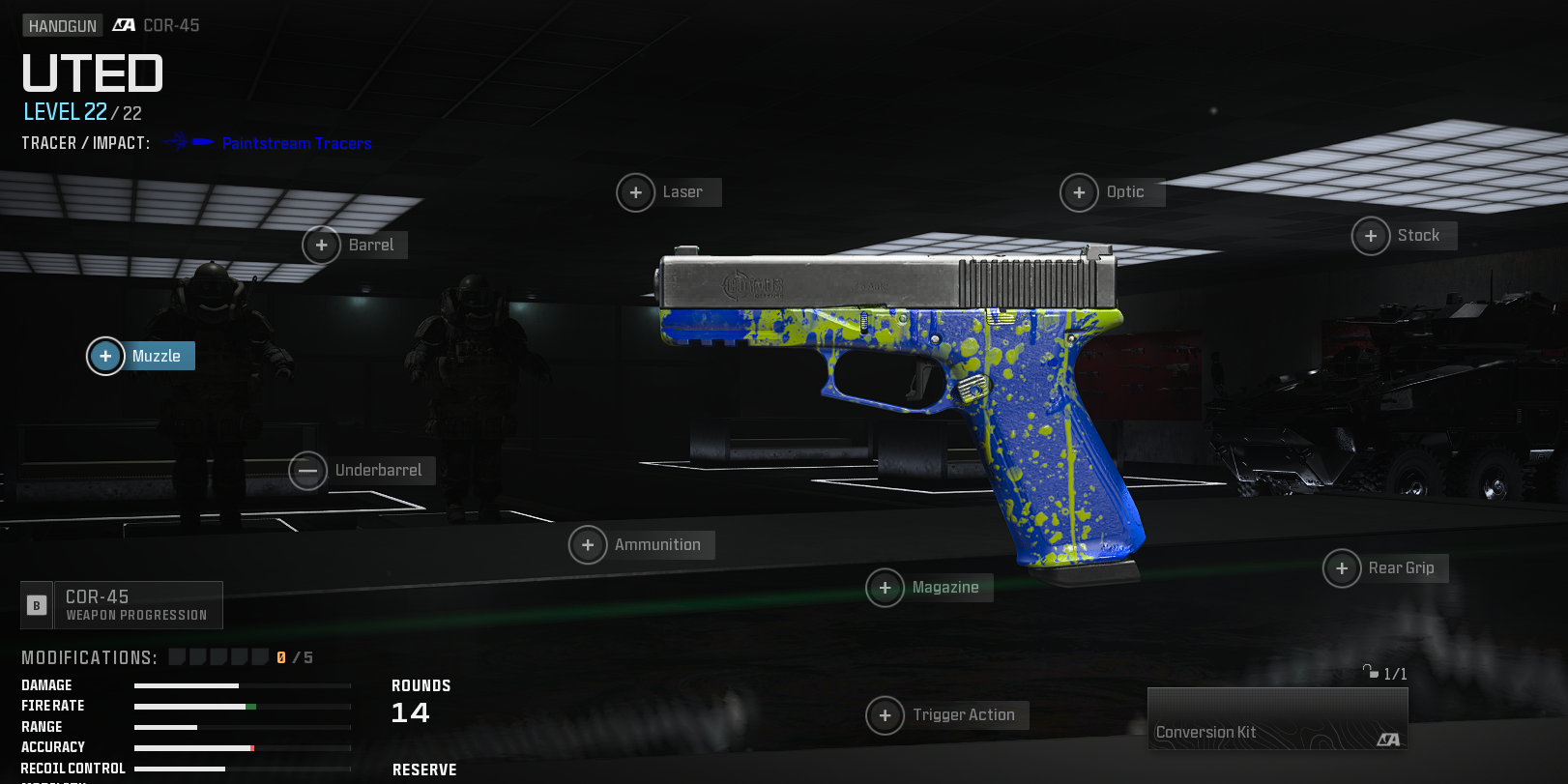The height and width of the screenshot is (784, 1568).
Task: Choose the Magazine attachment slot
Action: (x=930, y=588)
